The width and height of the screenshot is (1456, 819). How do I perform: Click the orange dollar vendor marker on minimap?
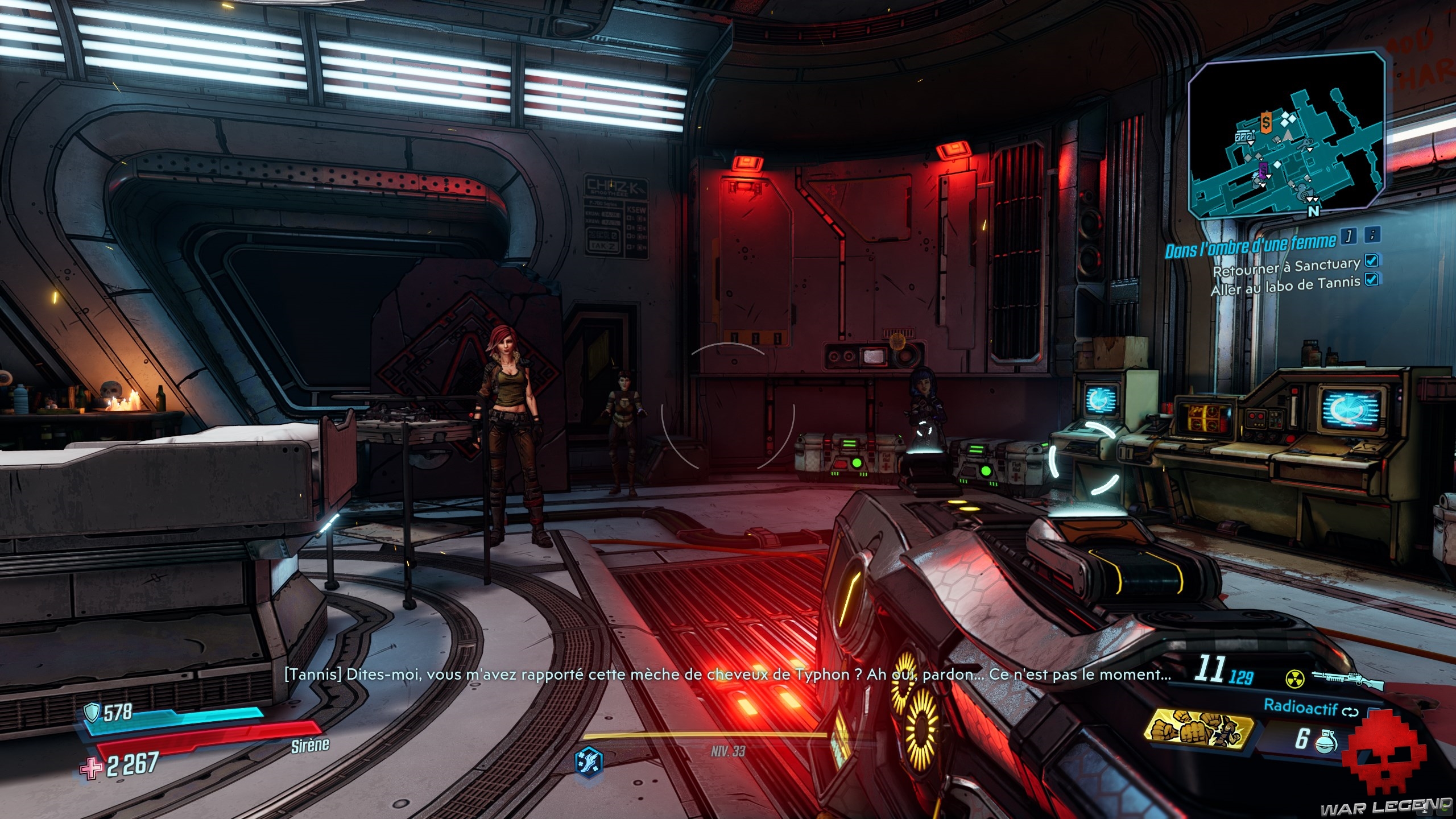coord(1261,122)
